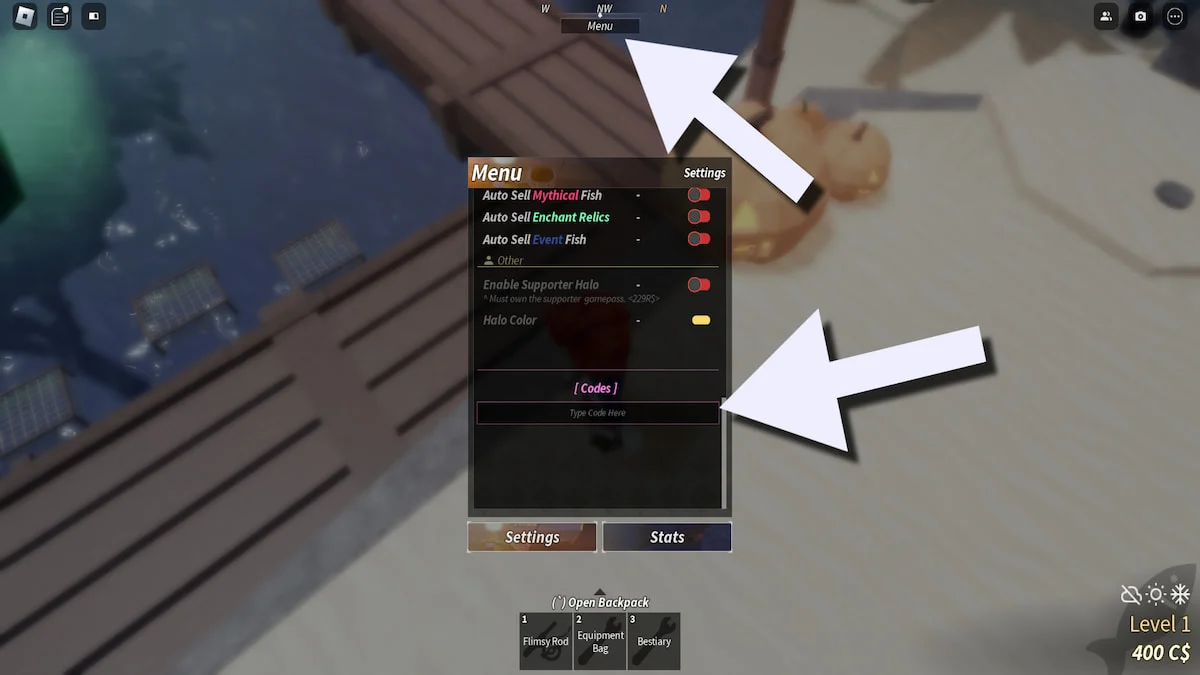Viewport: 1200px width, 675px height.
Task: Switch to the Settings tab
Action: tap(532, 537)
